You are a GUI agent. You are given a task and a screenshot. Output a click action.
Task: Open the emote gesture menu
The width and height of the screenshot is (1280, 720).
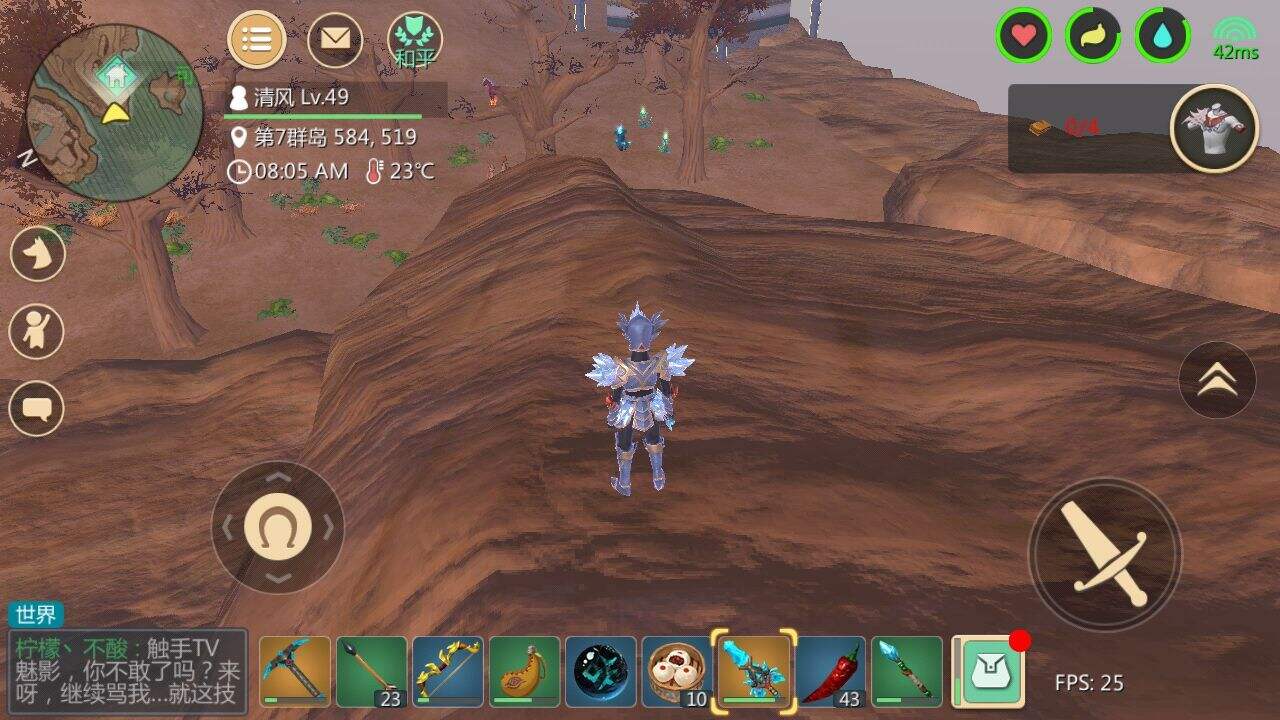pyautogui.click(x=38, y=331)
